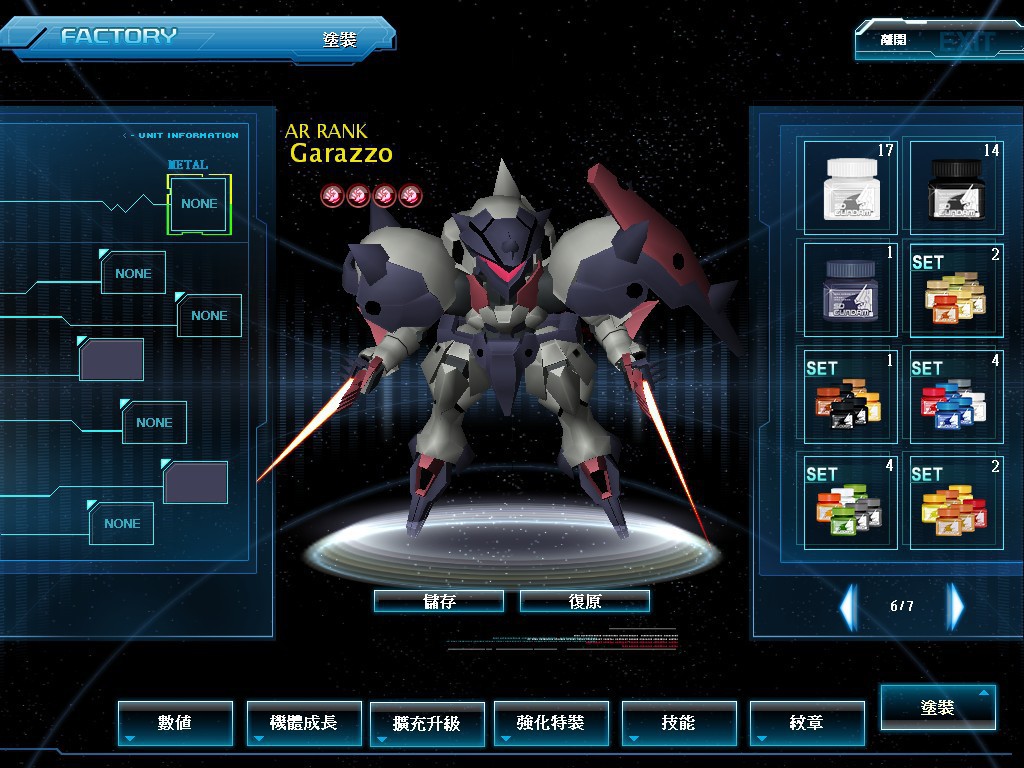The image size is (1024, 768).
Task: Select the METAL slot labeled NONE
Action: [x=199, y=204]
